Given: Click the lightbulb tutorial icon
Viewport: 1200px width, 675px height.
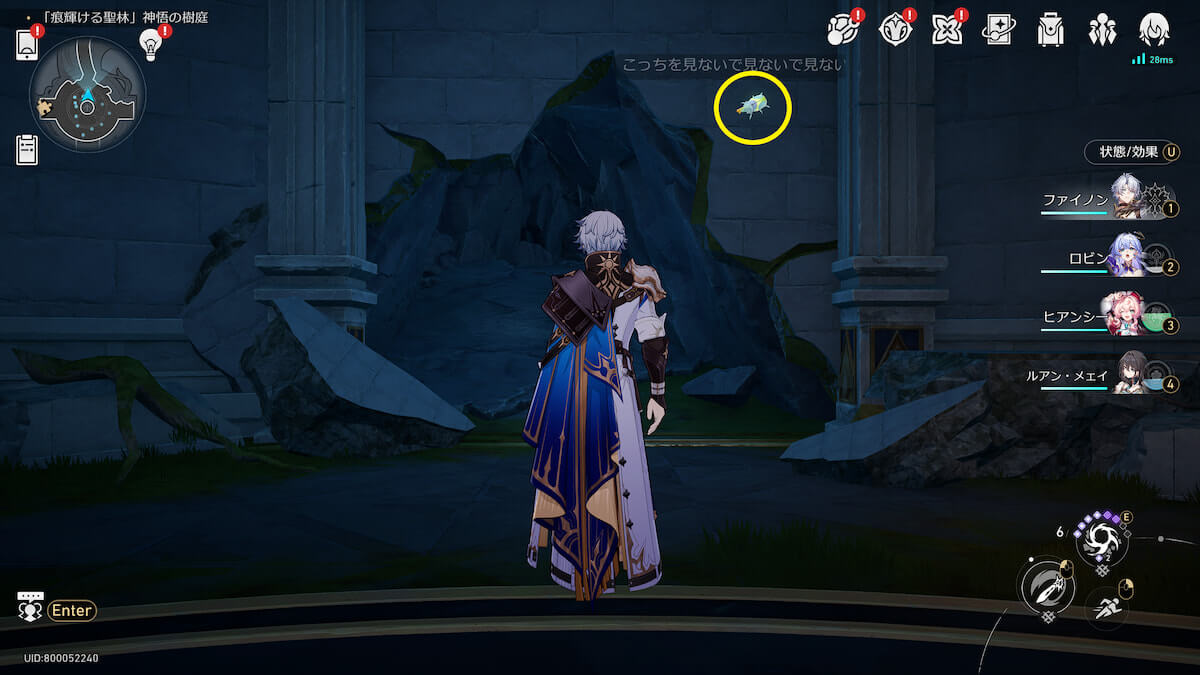Looking at the screenshot, I should (151, 43).
